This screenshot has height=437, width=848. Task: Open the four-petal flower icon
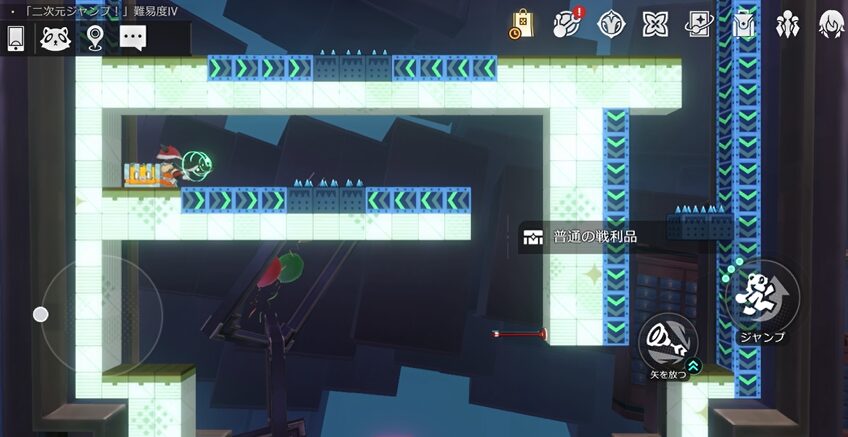point(655,24)
